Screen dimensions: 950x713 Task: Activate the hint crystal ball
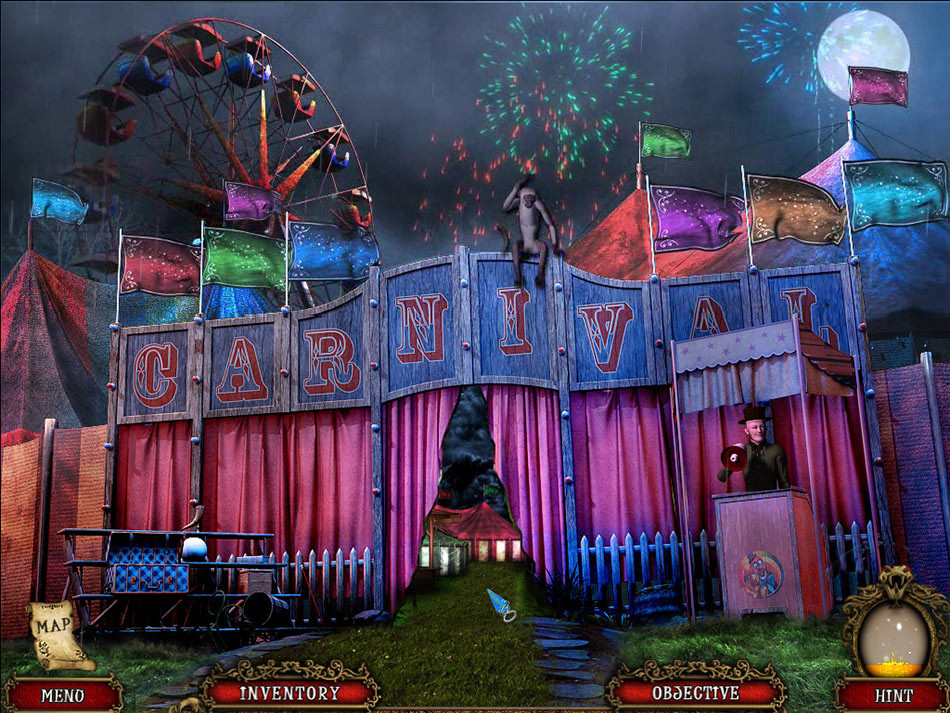(x=892, y=634)
